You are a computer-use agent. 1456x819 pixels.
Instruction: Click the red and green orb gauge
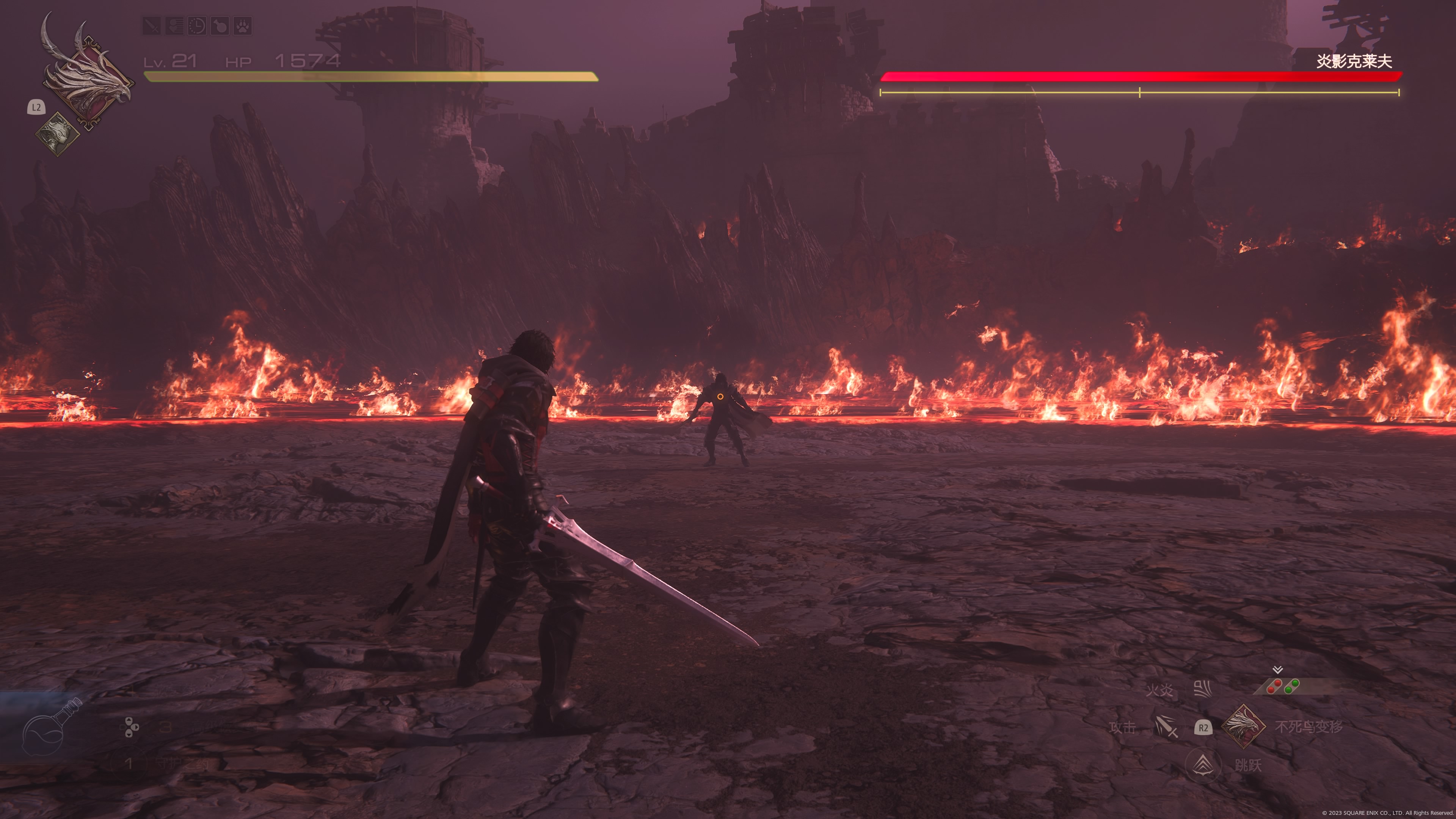click(1283, 687)
